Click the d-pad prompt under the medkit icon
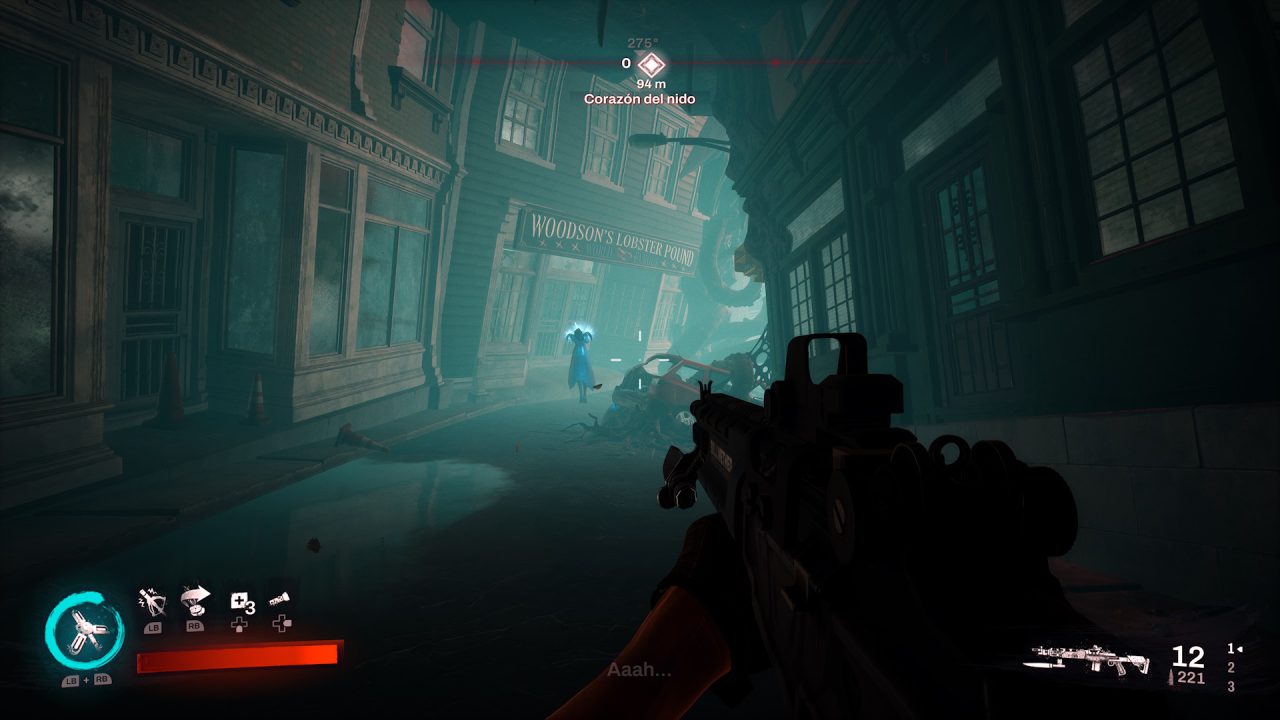Screen dimensions: 1280x720 (238, 625)
